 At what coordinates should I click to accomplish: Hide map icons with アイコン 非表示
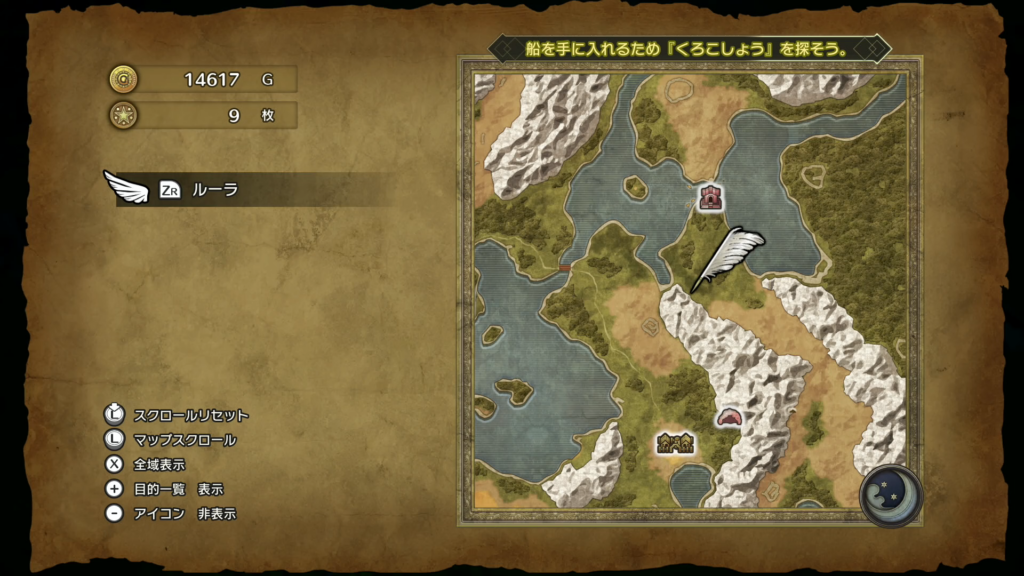(184, 514)
